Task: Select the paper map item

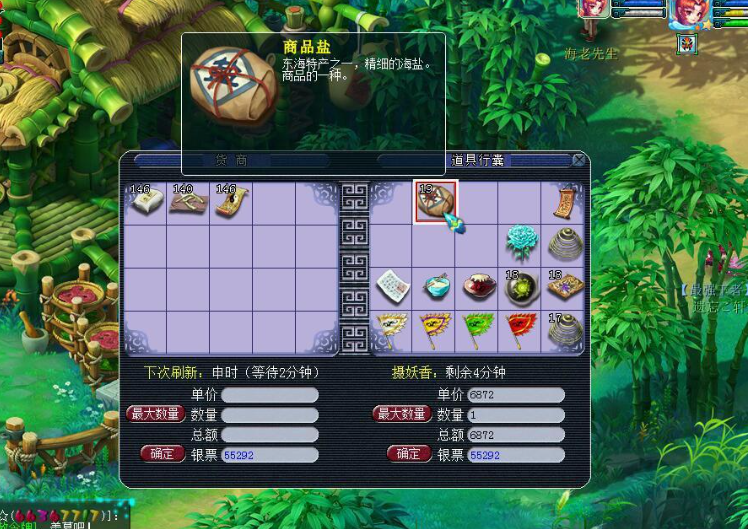Action: 393,288
